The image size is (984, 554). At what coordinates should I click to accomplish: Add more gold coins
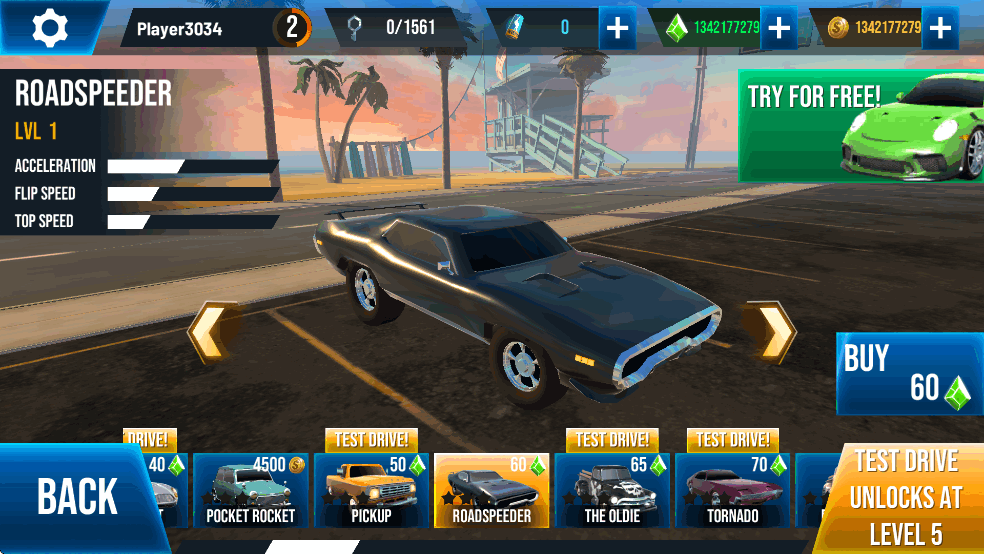click(x=939, y=28)
